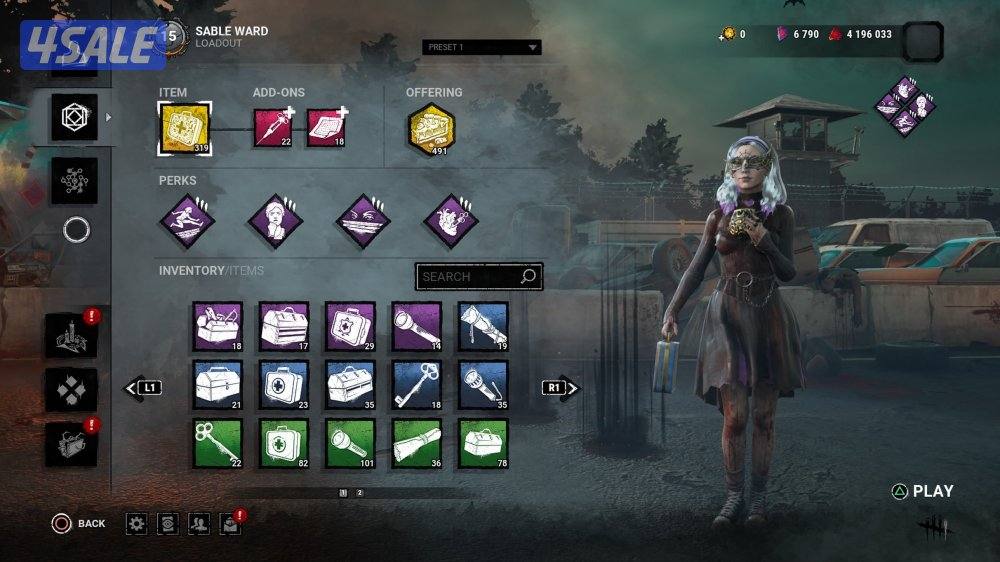This screenshot has width=1000, height=562.
Task: Choose the blue med-kit item
Action: pos(284,385)
